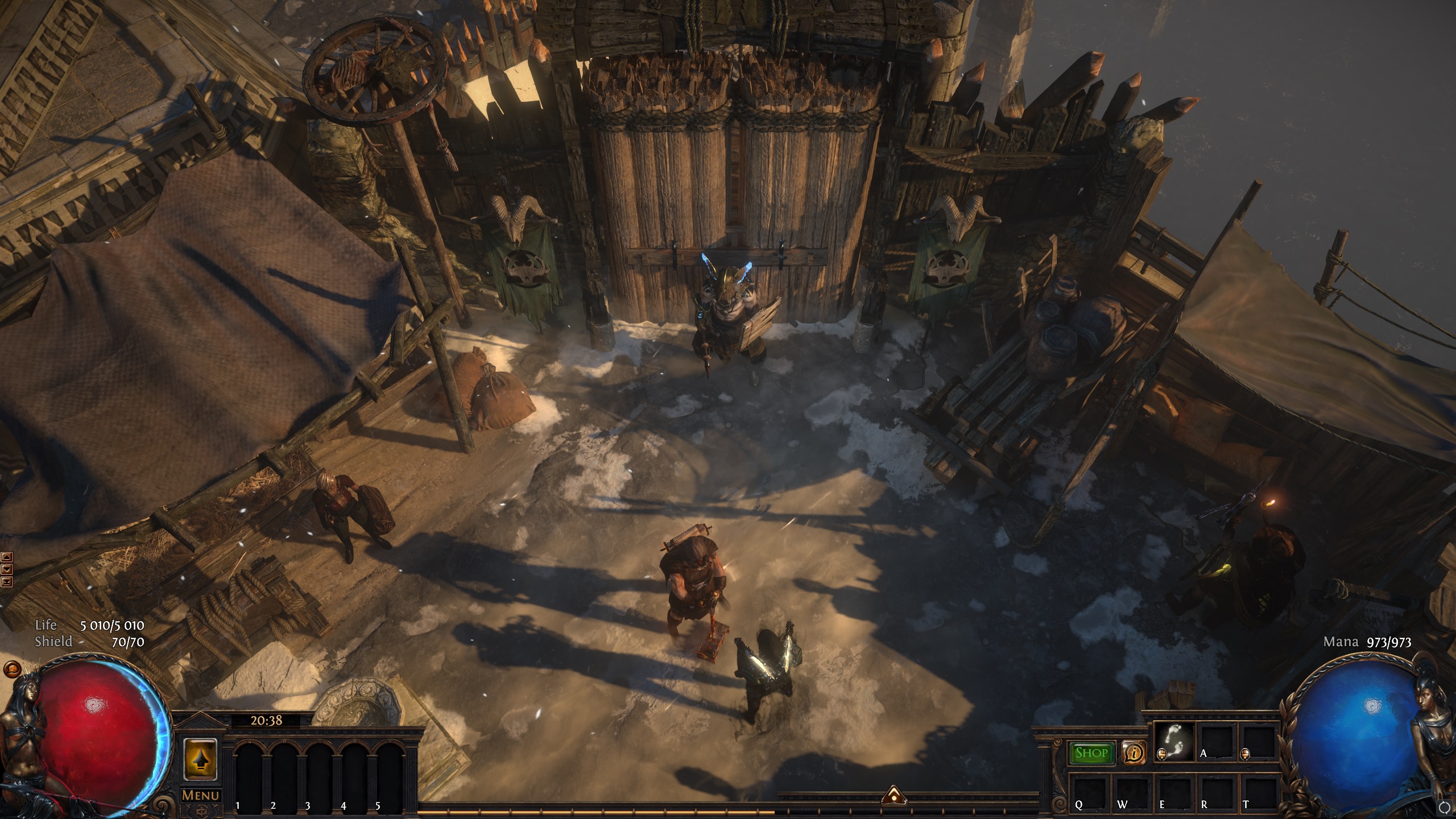Click the chat scroll-down arrow button
This screenshot has width=1456, height=819.
pyautogui.click(x=7, y=569)
